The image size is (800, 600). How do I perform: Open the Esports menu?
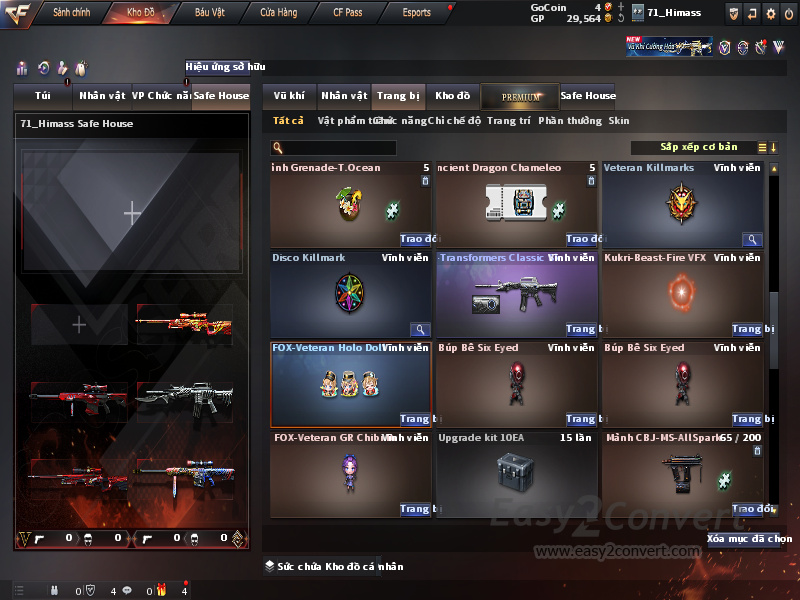pyautogui.click(x=416, y=12)
